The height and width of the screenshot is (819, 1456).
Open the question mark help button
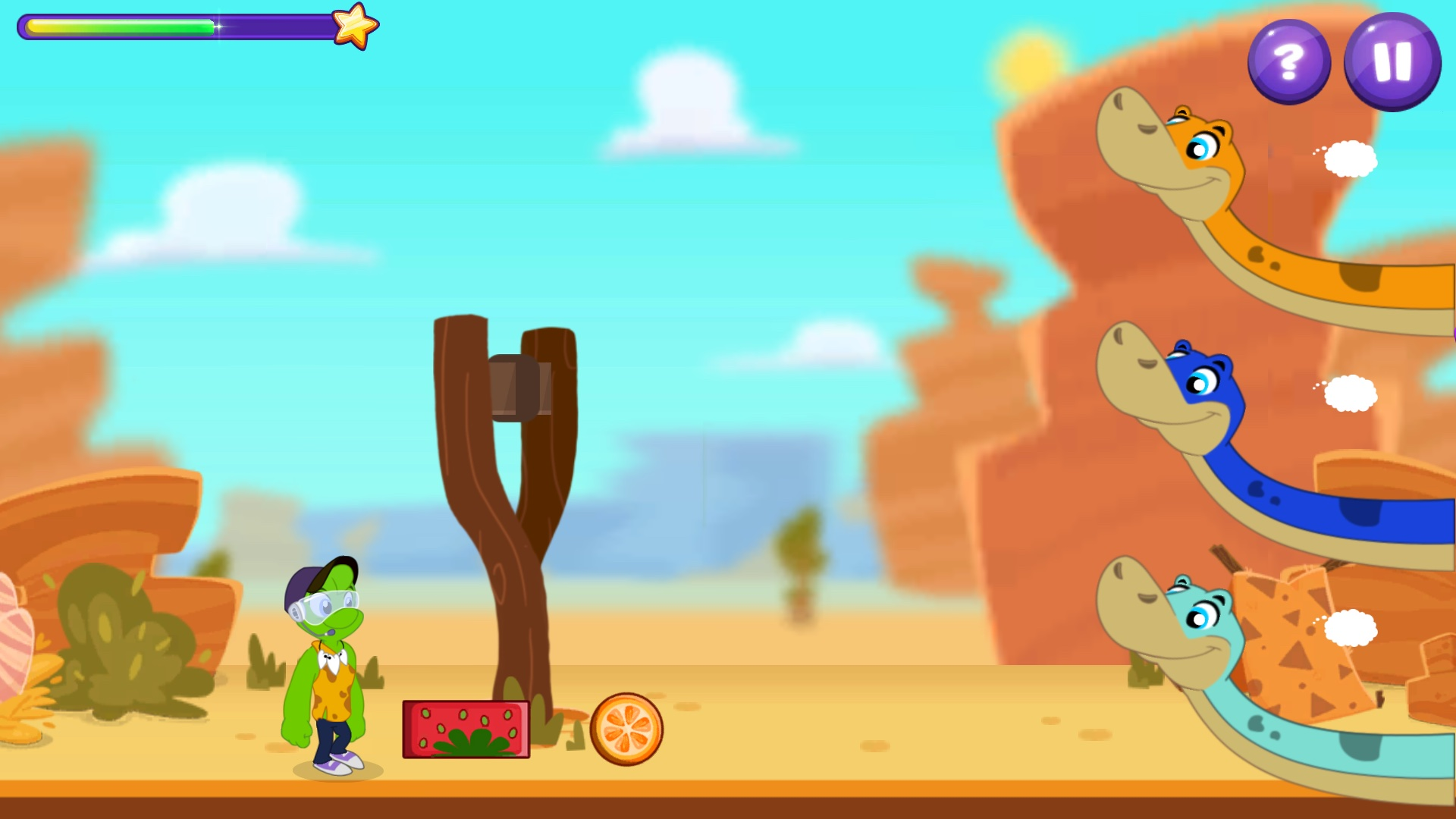(x=1288, y=62)
